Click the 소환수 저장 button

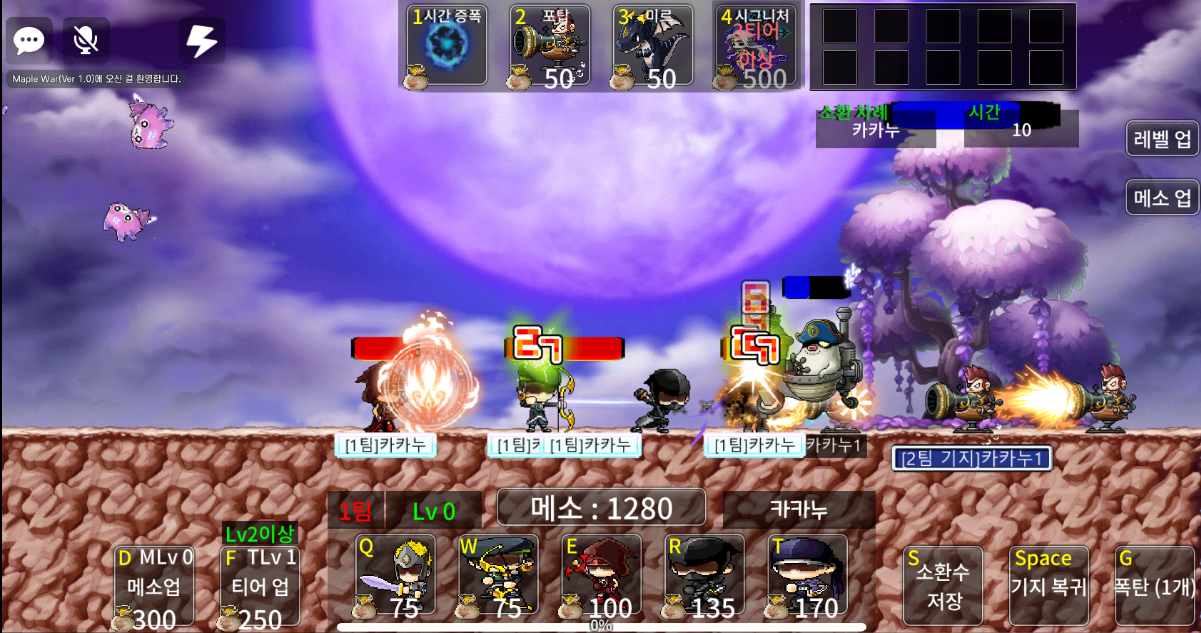(942, 586)
